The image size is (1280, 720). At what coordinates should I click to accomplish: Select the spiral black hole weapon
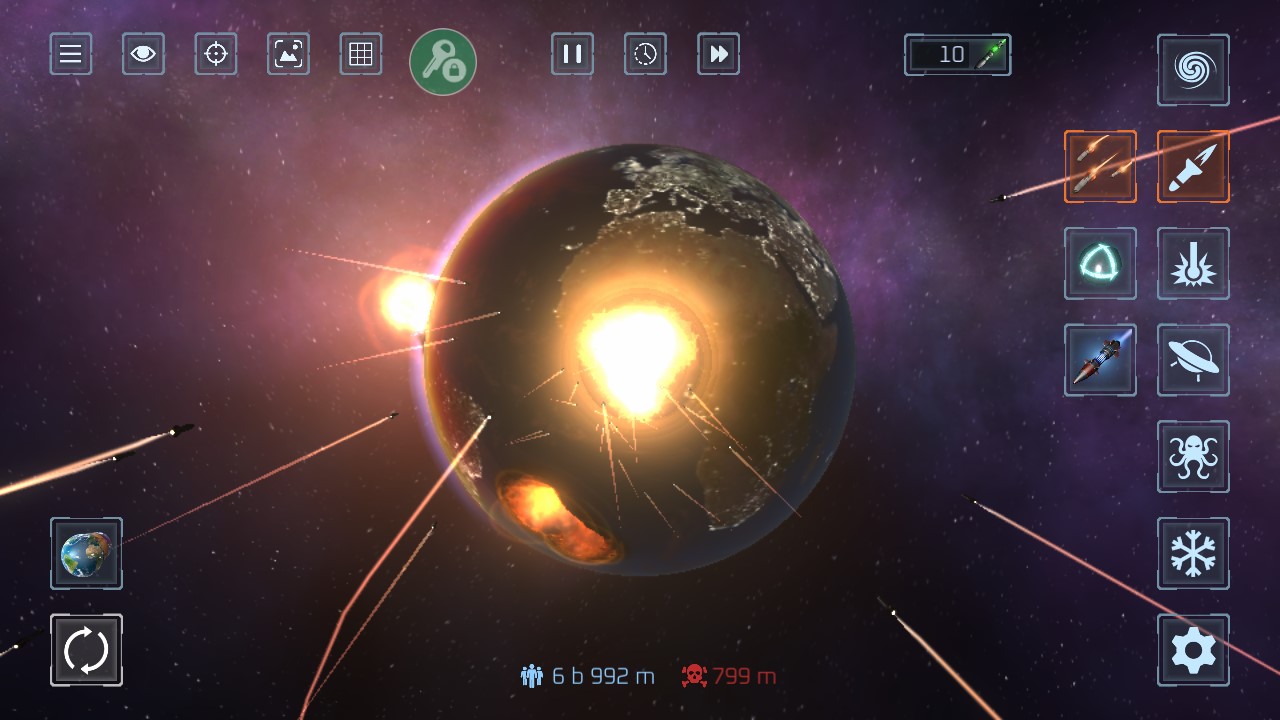[x=1193, y=70]
